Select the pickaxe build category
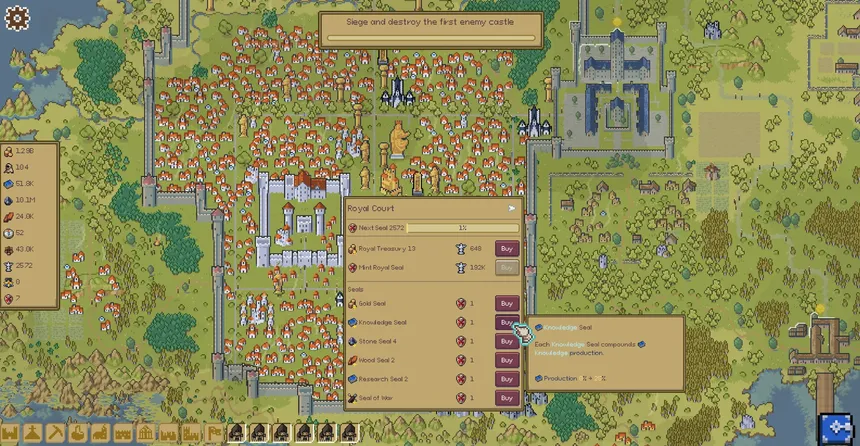This screenshot has width=860, height=446. pos(57,433)
